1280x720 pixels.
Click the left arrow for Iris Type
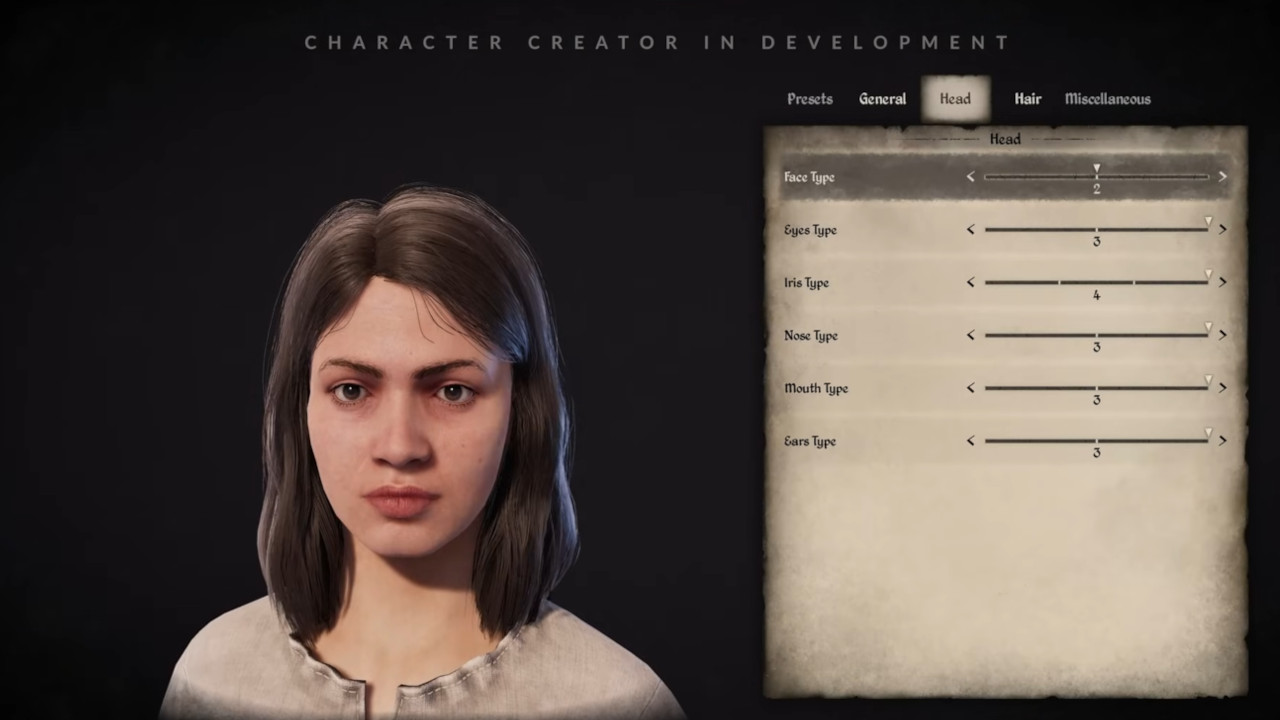tap(969, 282)
